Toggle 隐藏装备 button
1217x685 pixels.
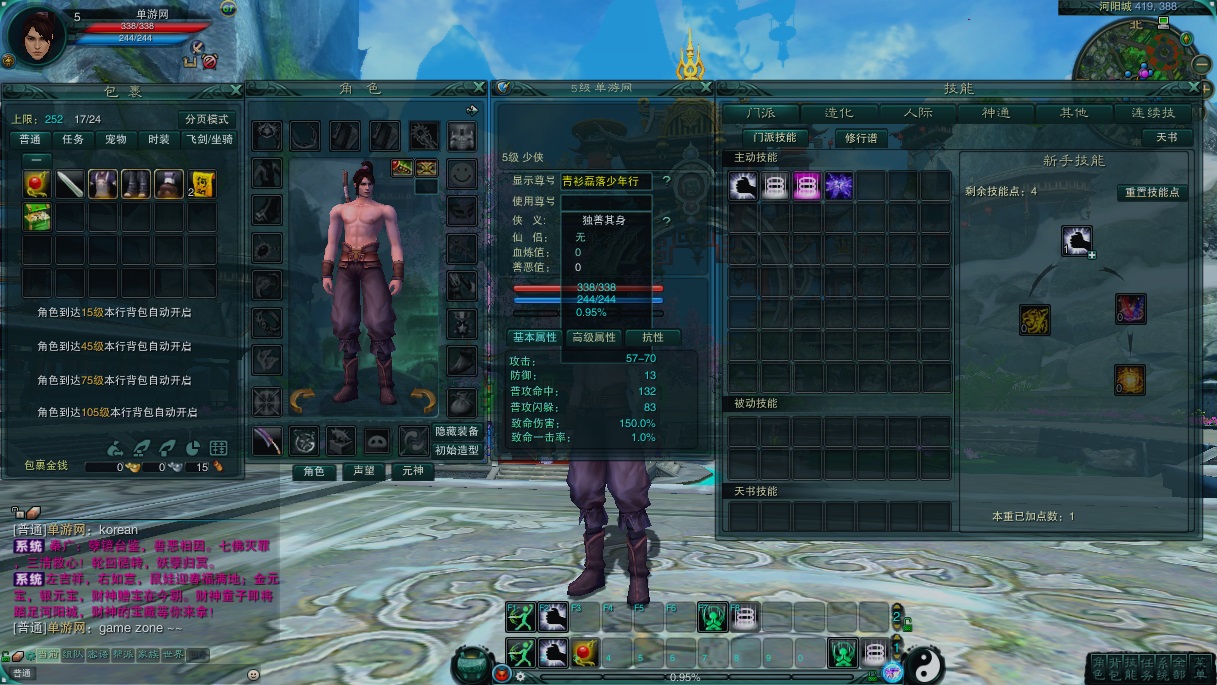458,431
